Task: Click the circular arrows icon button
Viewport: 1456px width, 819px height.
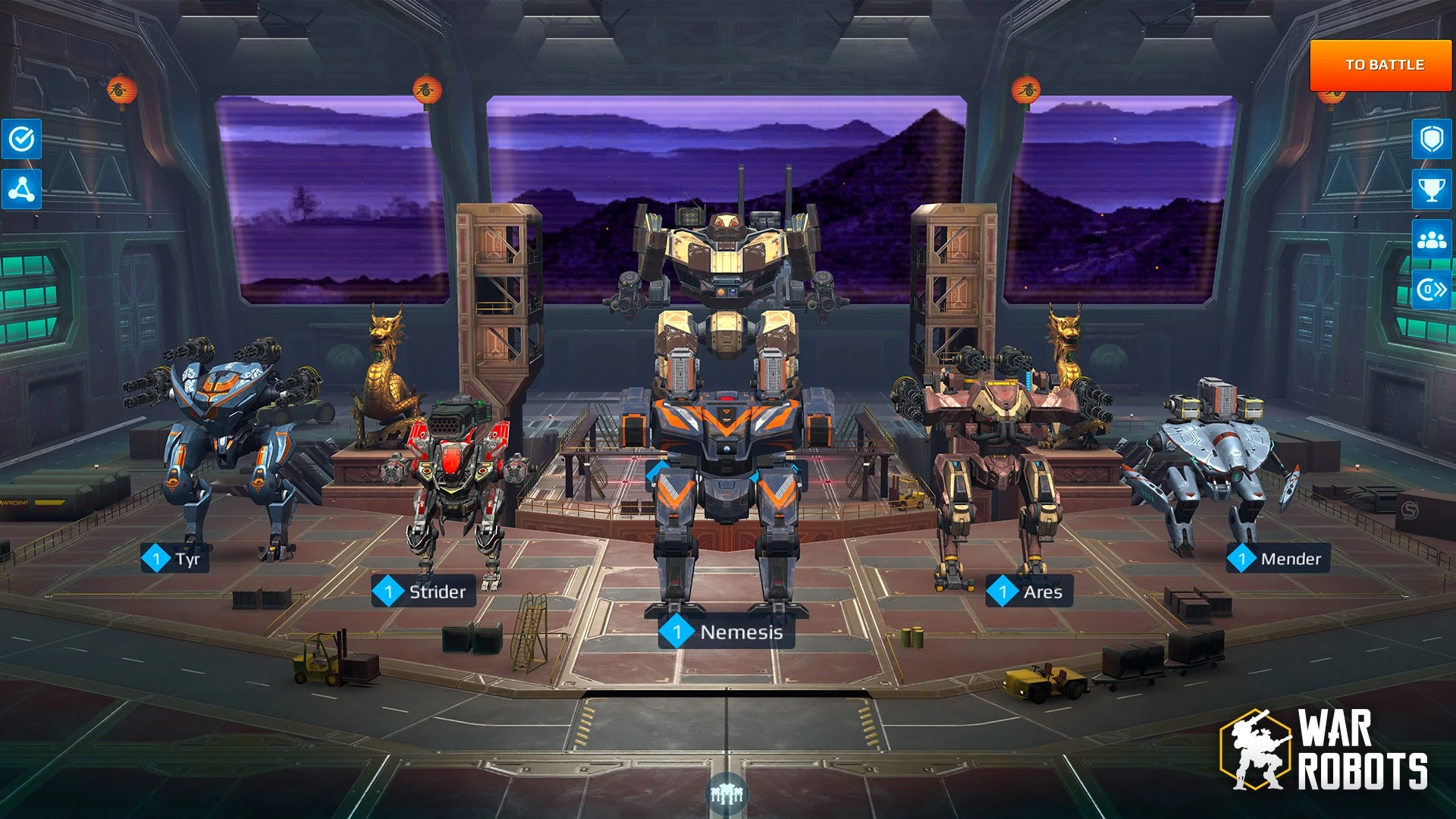Action: (1431, 290)
